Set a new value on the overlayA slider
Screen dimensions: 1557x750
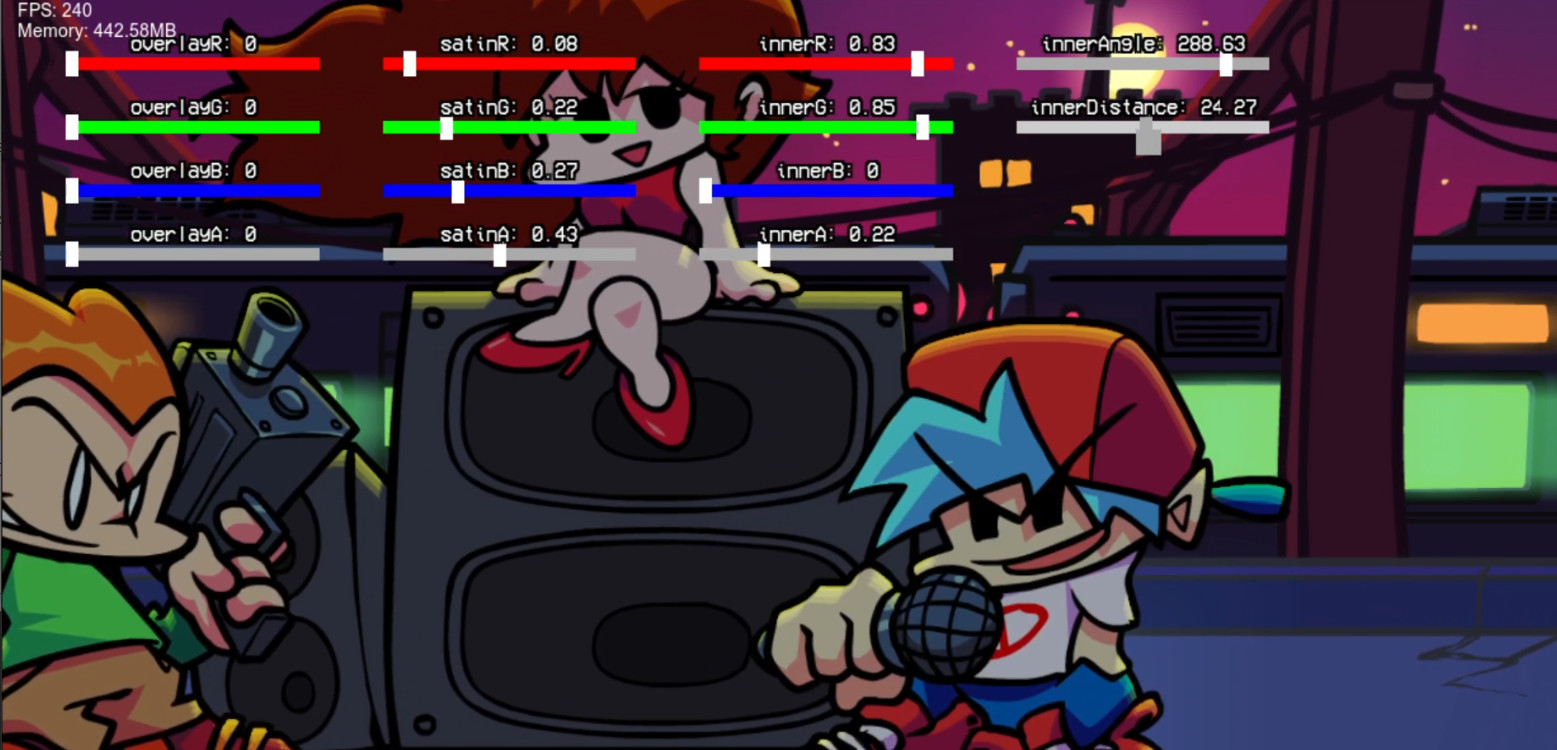70,254
